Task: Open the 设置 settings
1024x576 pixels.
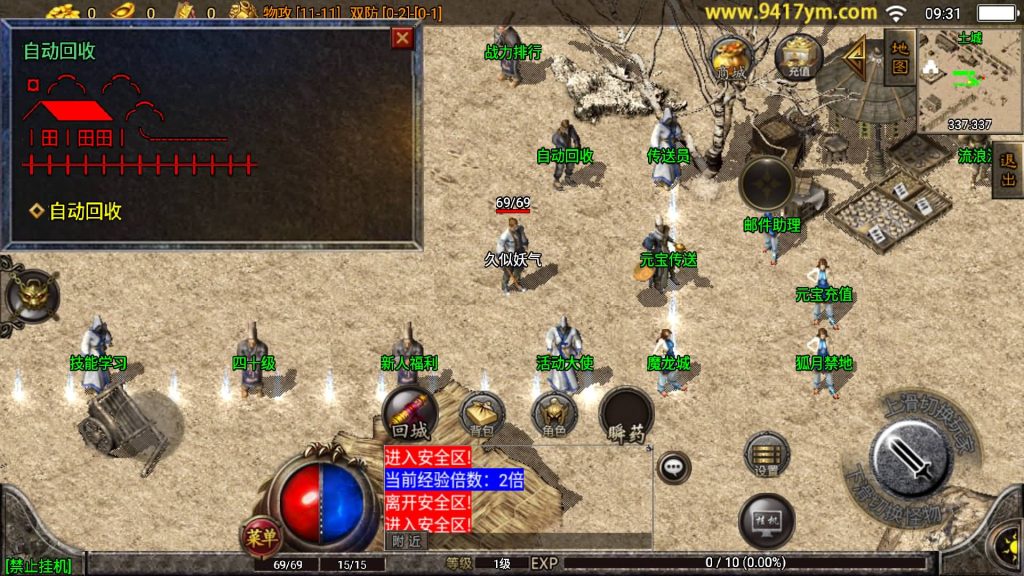Action: coord(767,456)
